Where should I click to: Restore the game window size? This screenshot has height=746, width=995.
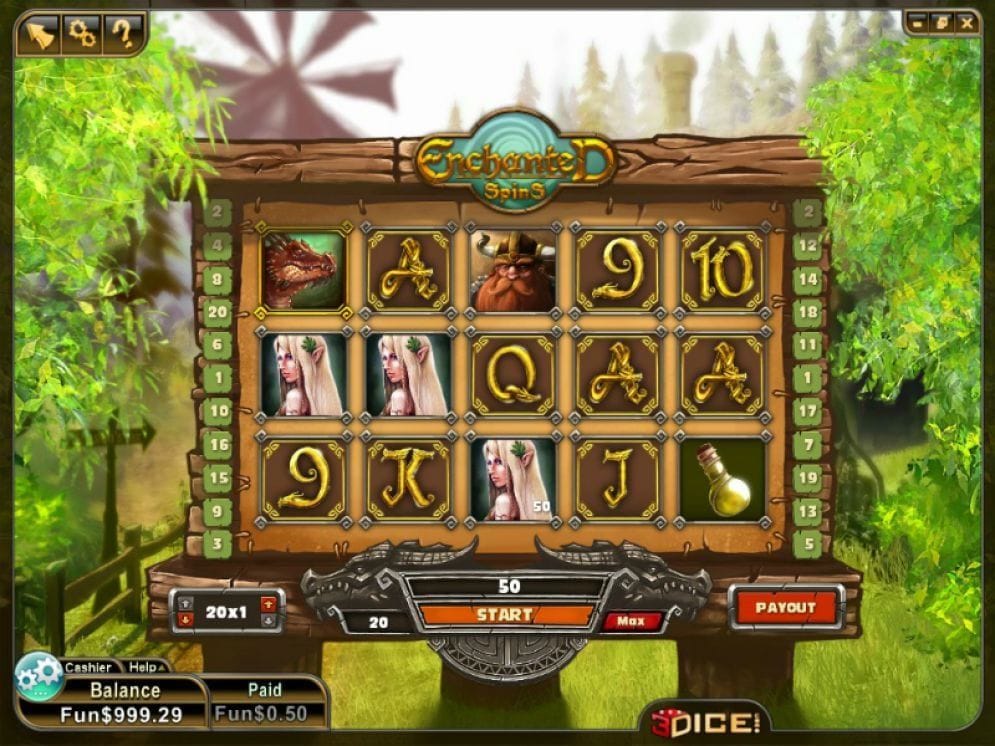click(941, 21)
